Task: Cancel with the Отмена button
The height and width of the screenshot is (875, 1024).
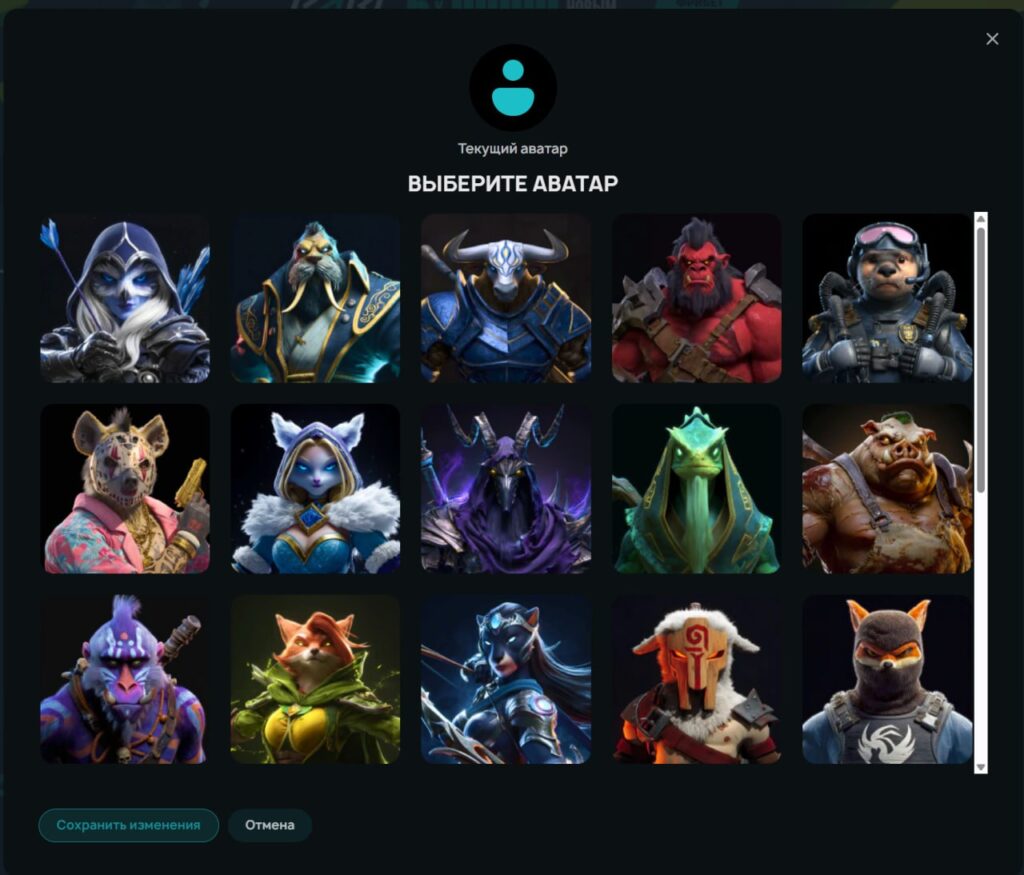Action: tap(270, 825)
